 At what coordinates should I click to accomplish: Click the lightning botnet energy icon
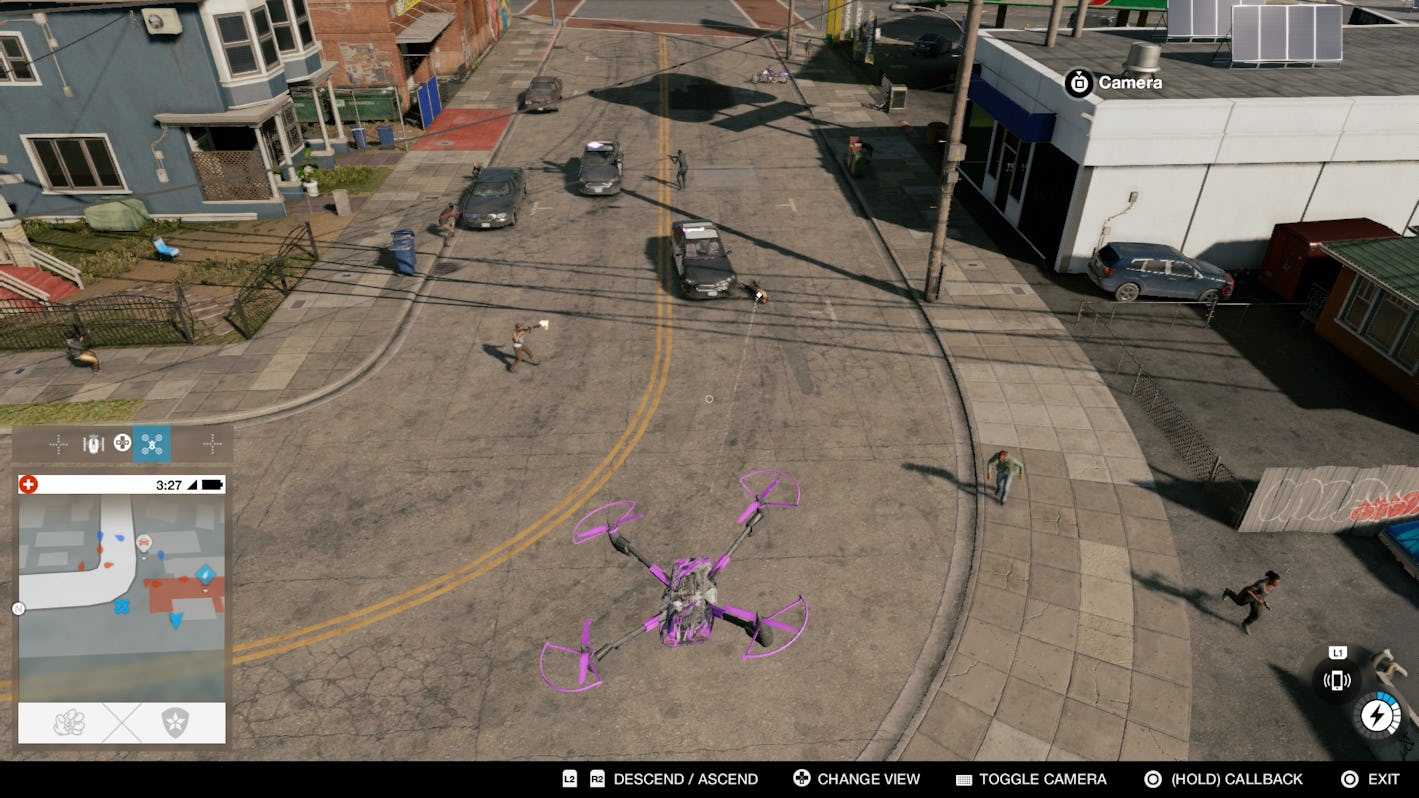coord(1378,714)
